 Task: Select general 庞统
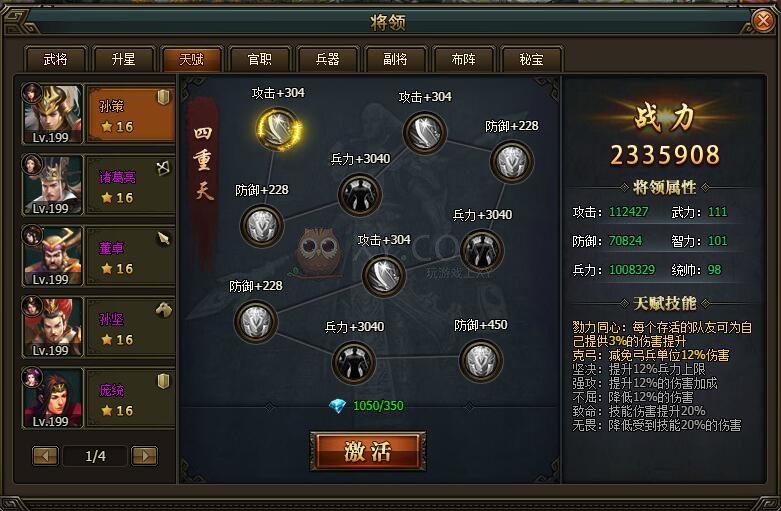(x=98, y=398)
